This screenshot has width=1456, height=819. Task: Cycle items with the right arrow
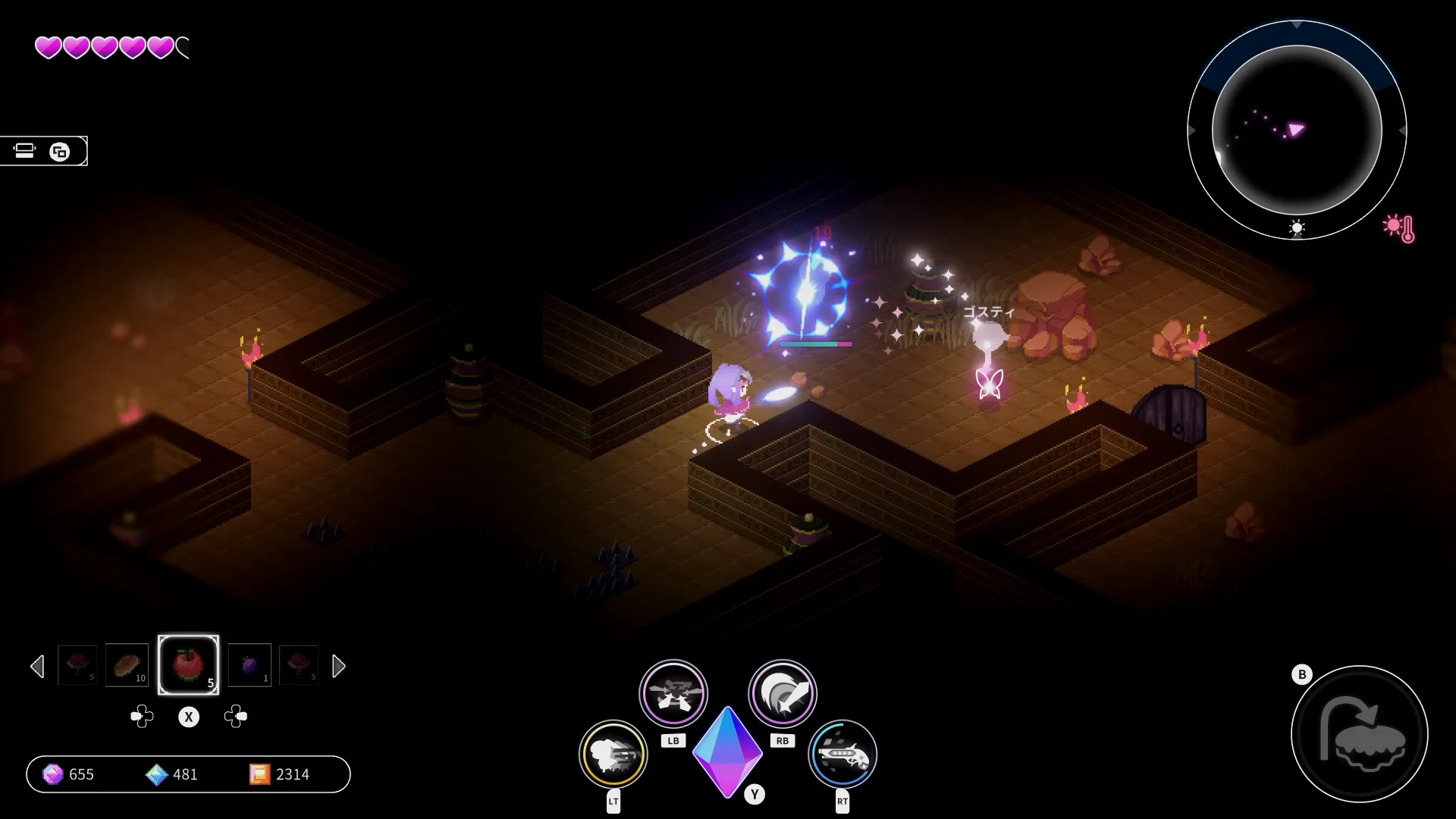coord(338,667)
